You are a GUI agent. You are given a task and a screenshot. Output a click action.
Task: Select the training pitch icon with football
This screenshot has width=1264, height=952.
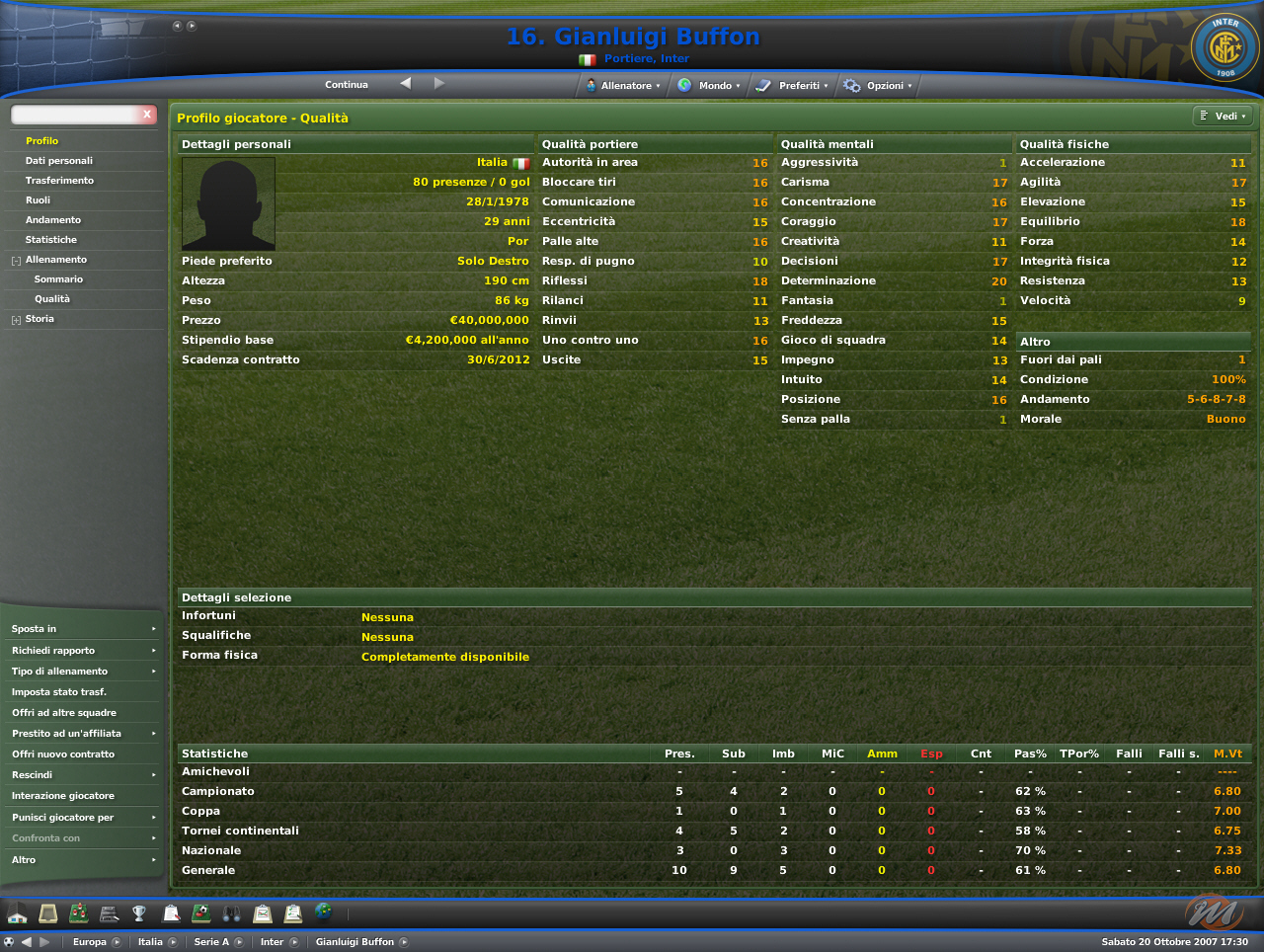coord(199,913)
